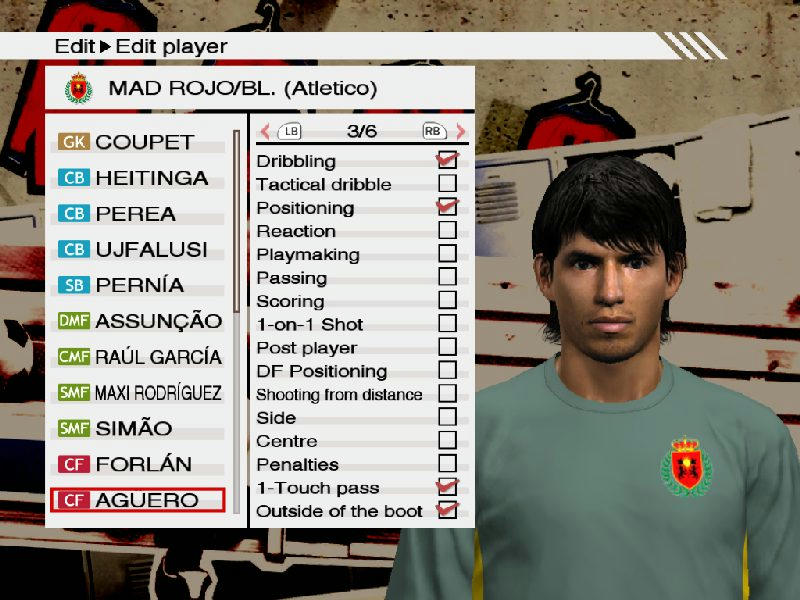Screen dimensions: 800x600
Task: Enable Shooting from distance
Action: click(x=447, y=394)
